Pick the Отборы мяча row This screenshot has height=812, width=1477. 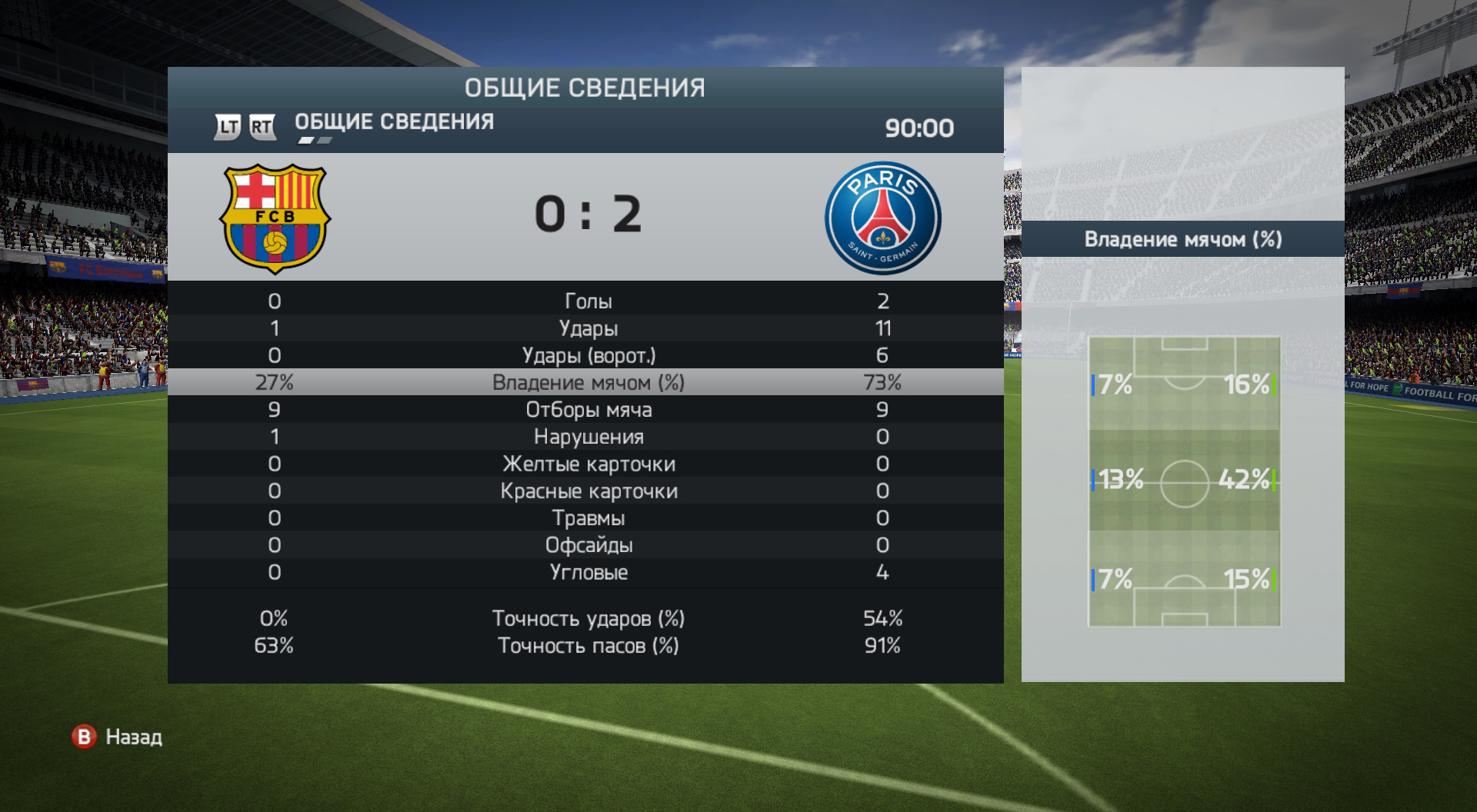(588, 410)
